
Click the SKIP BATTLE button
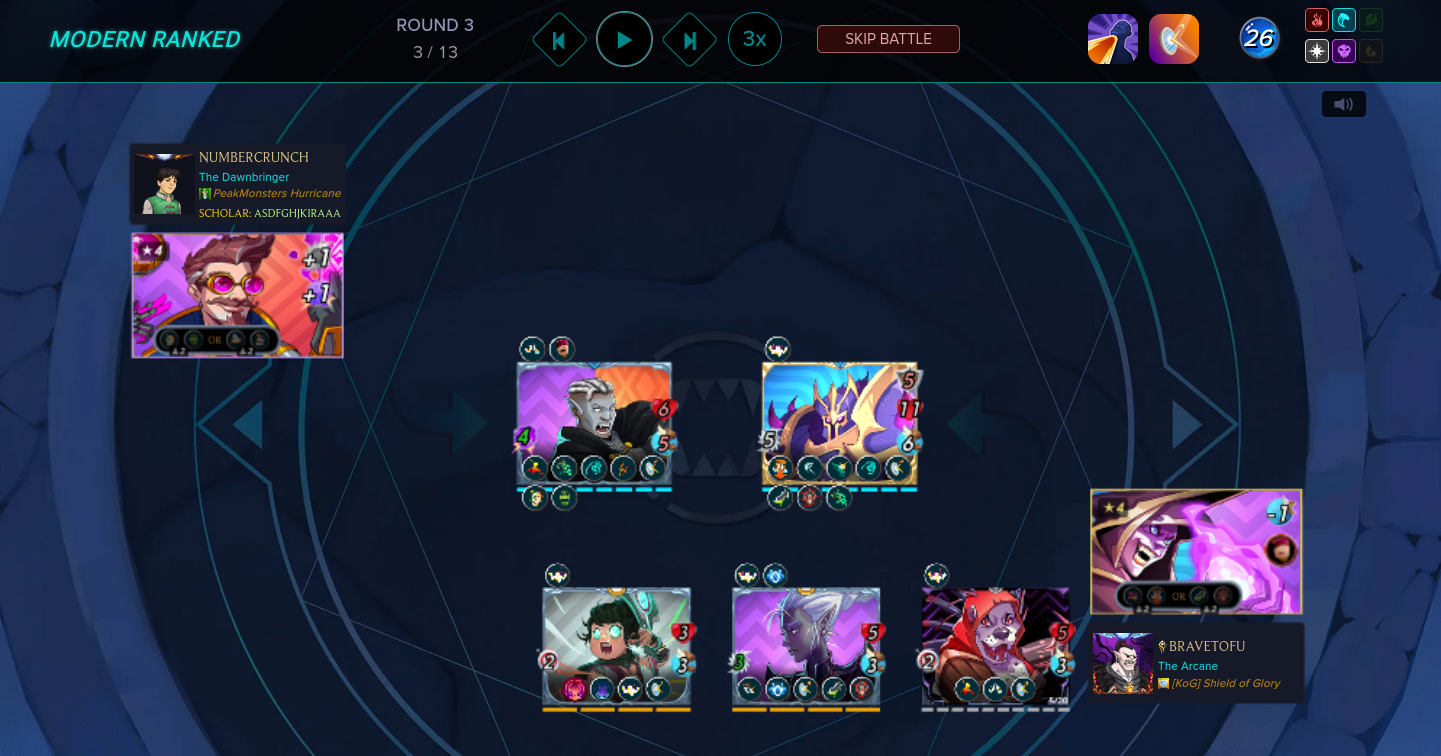(888, 39)
